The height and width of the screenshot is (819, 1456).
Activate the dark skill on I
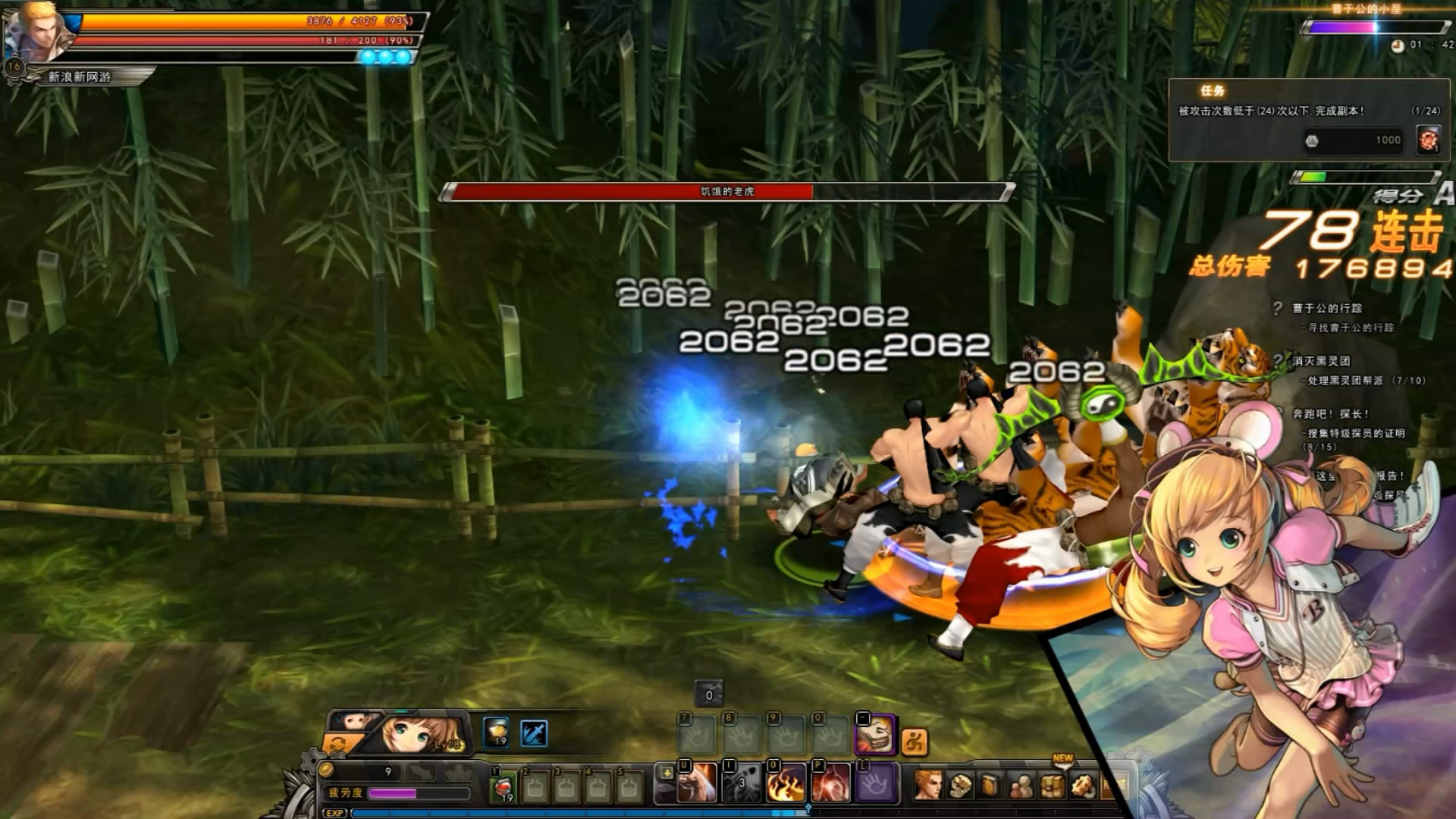point(741,783)
